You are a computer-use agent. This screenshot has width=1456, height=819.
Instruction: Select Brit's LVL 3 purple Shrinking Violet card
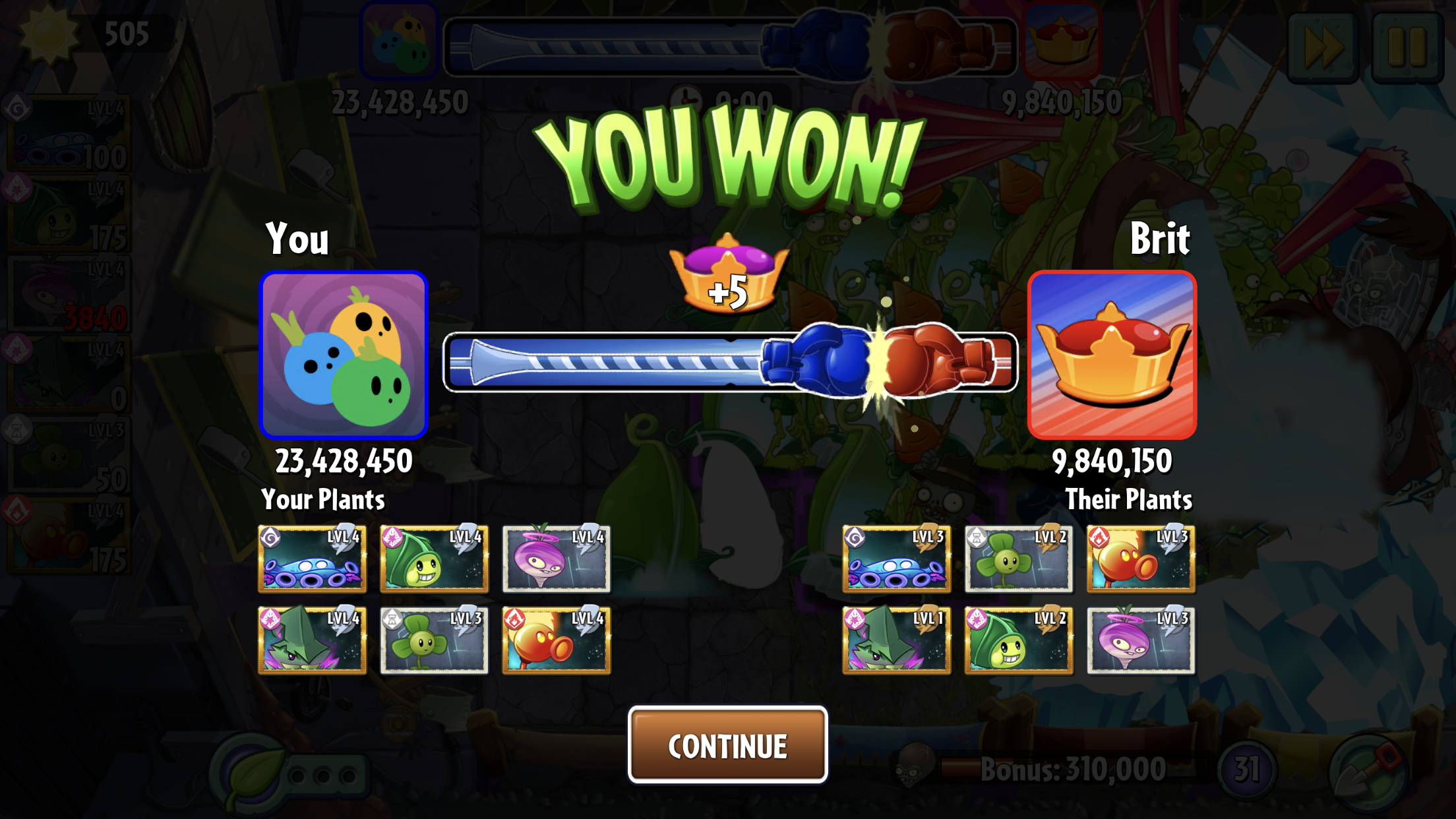pos(1141,640)
